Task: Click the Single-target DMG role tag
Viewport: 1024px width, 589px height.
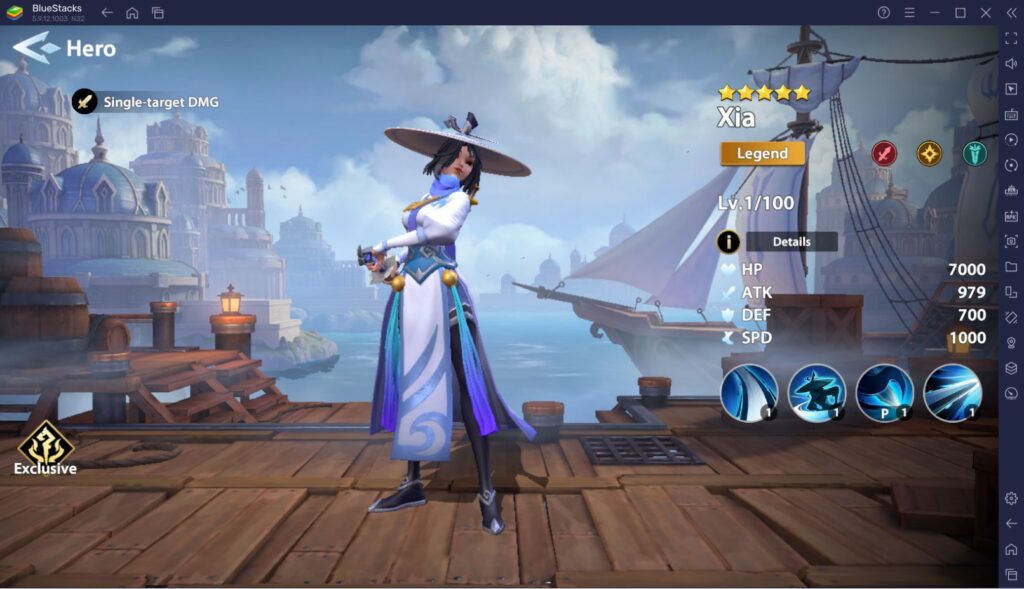Action: click(x=146, y=101)
